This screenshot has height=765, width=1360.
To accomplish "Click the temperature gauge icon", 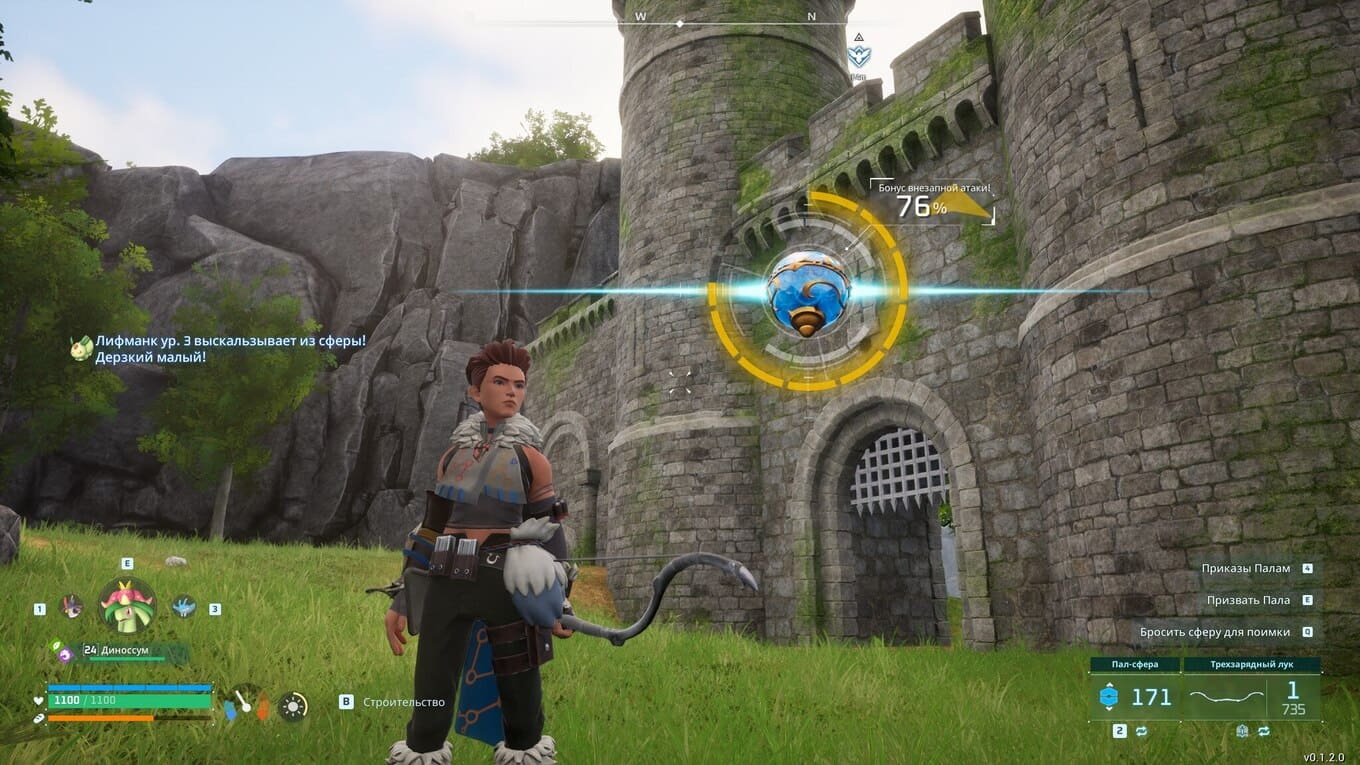I will (246, 704).
